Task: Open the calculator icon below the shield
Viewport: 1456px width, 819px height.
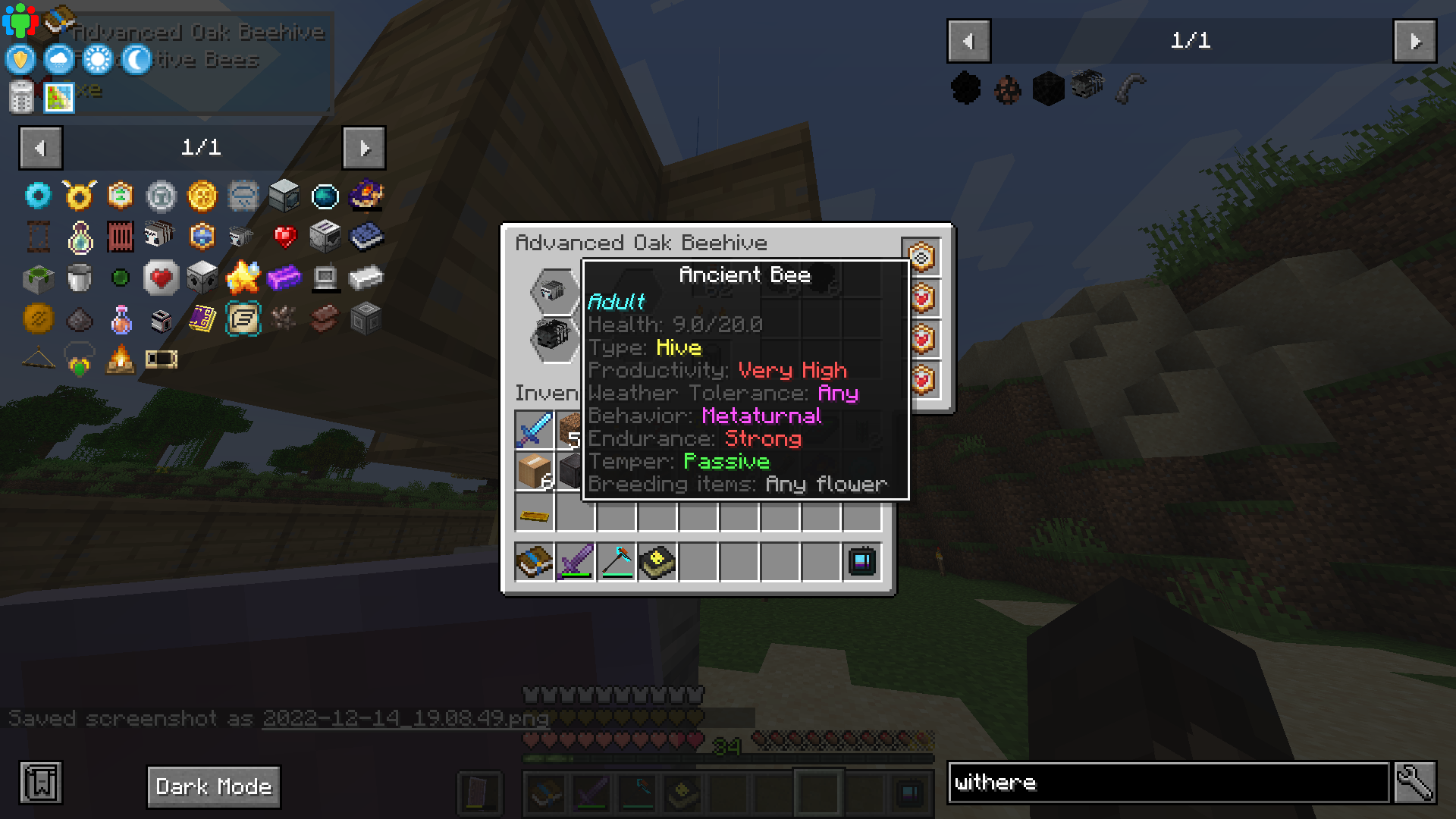Action: (20, 99)
